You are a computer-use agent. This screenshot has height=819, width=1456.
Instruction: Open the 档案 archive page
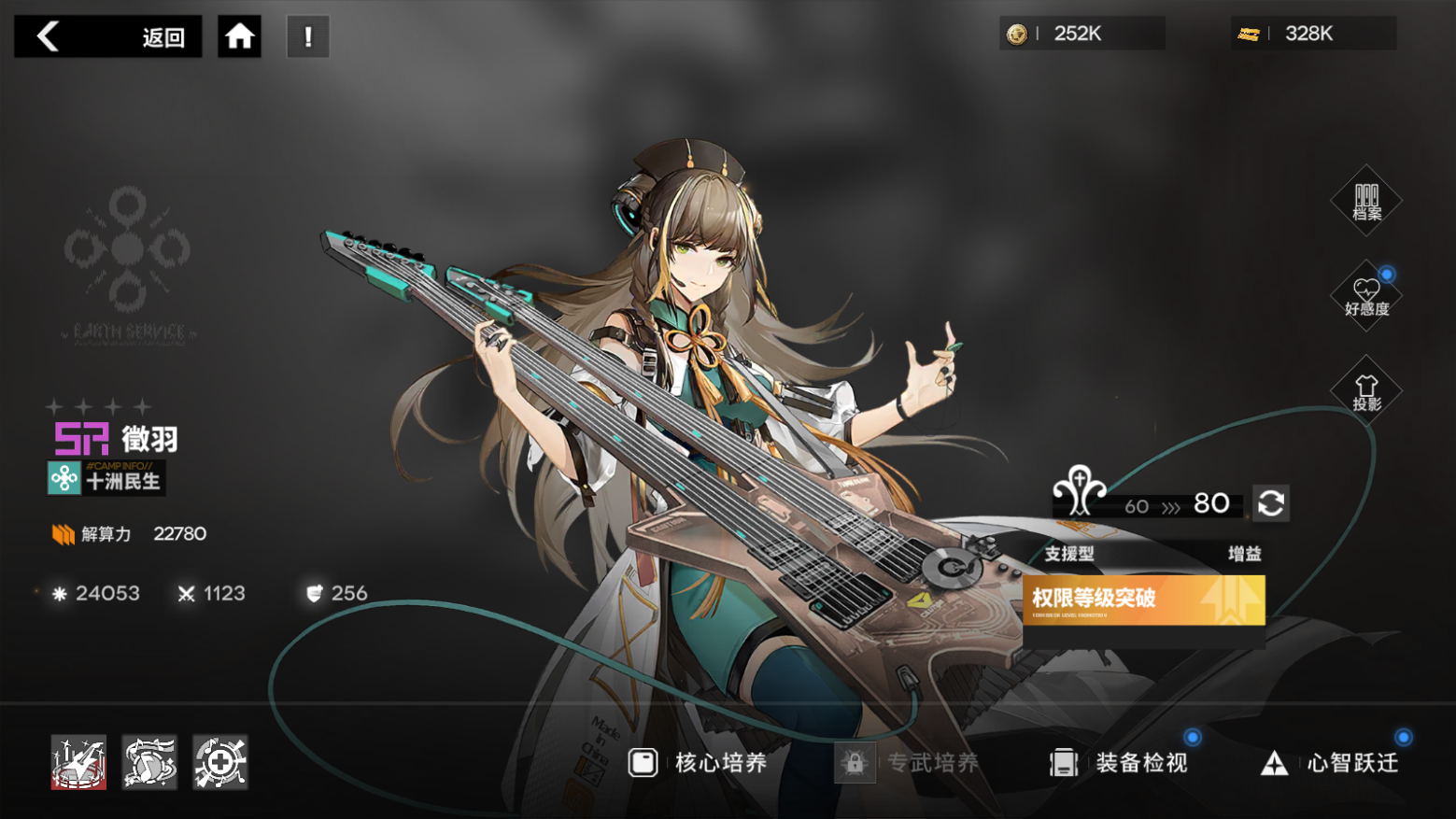click(x=1366, y=201)
